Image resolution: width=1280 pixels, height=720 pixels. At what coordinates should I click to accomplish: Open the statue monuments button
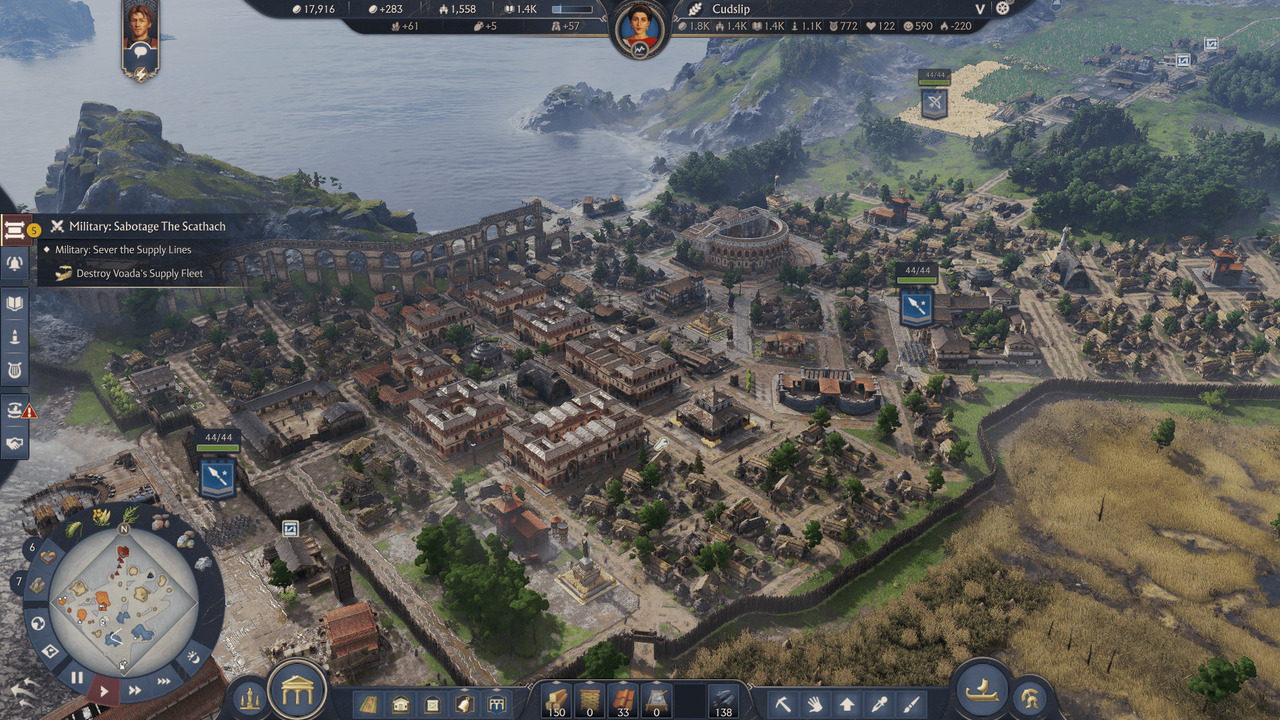click(249, 698)
